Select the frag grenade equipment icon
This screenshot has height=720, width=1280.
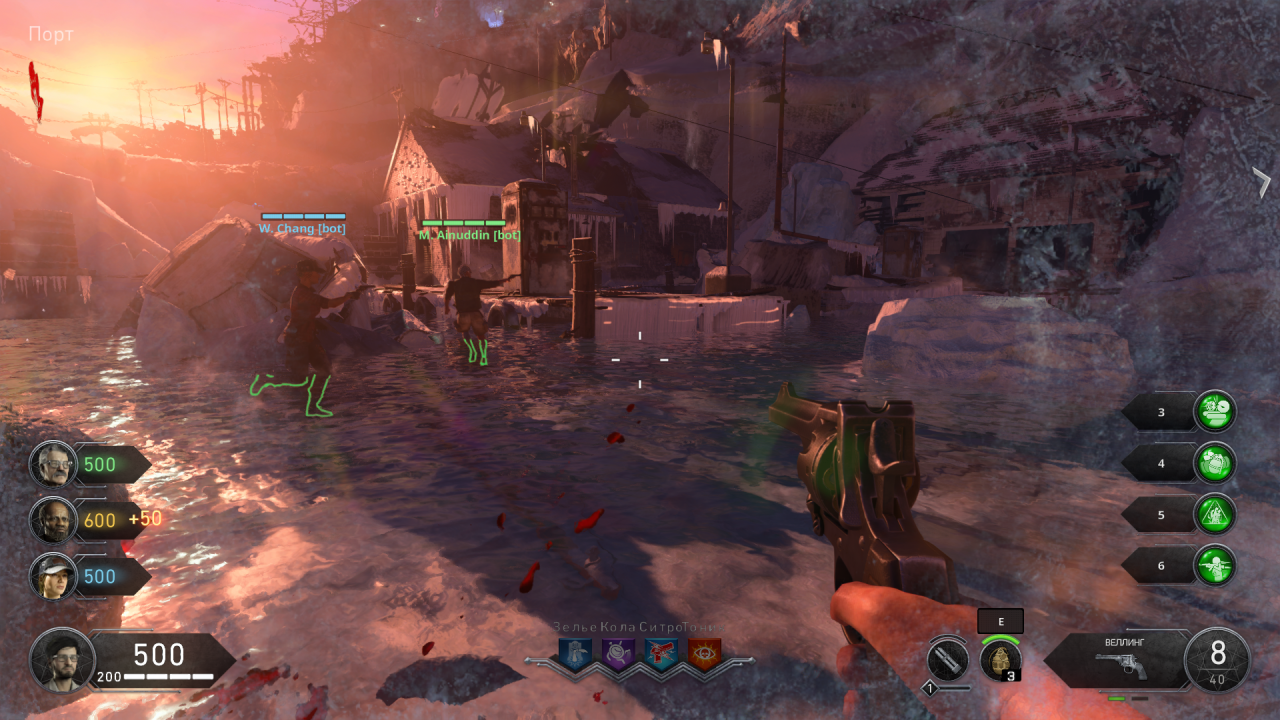tap(1000, 661)
